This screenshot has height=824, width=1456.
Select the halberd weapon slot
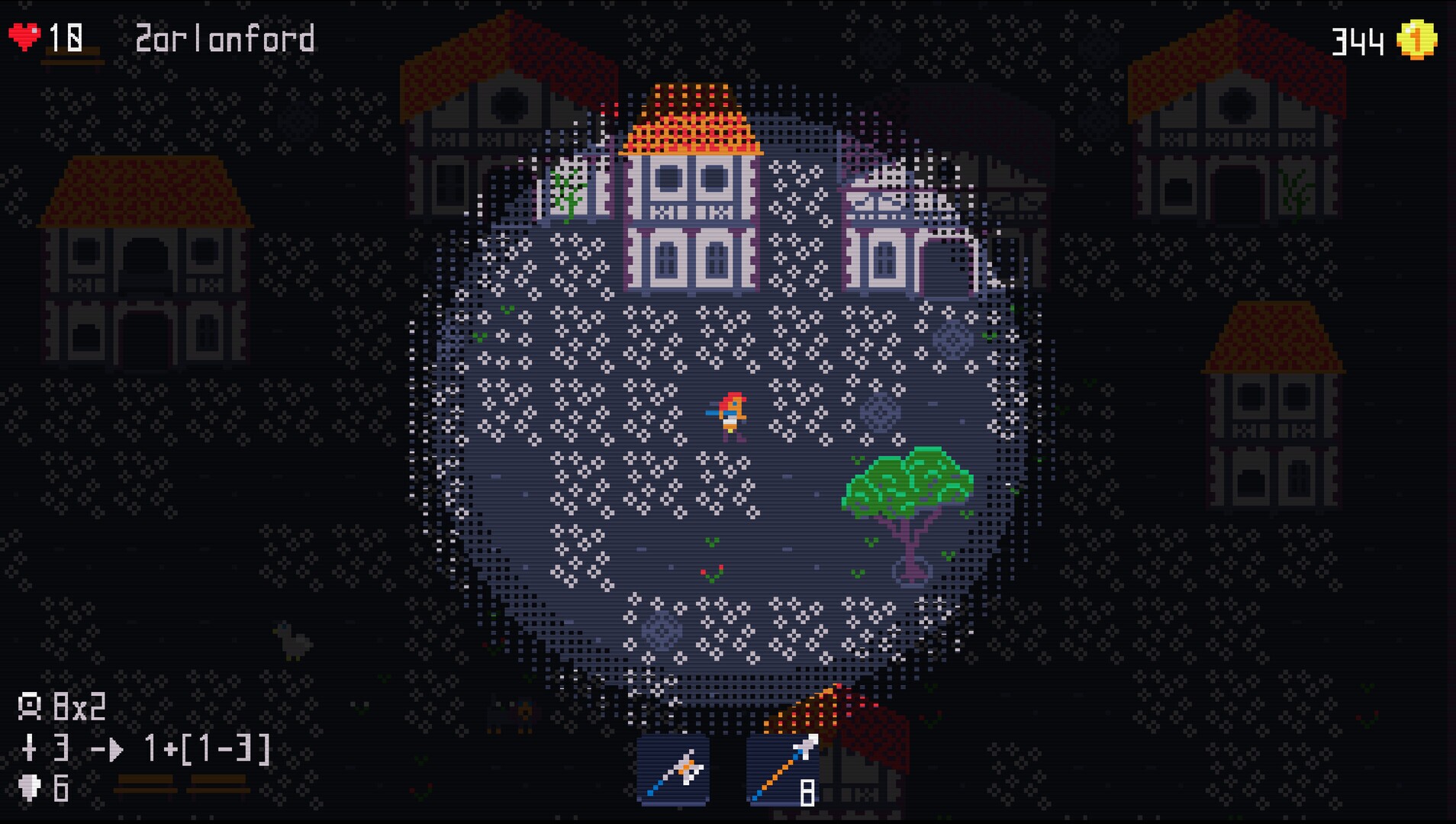click(673, 770)
